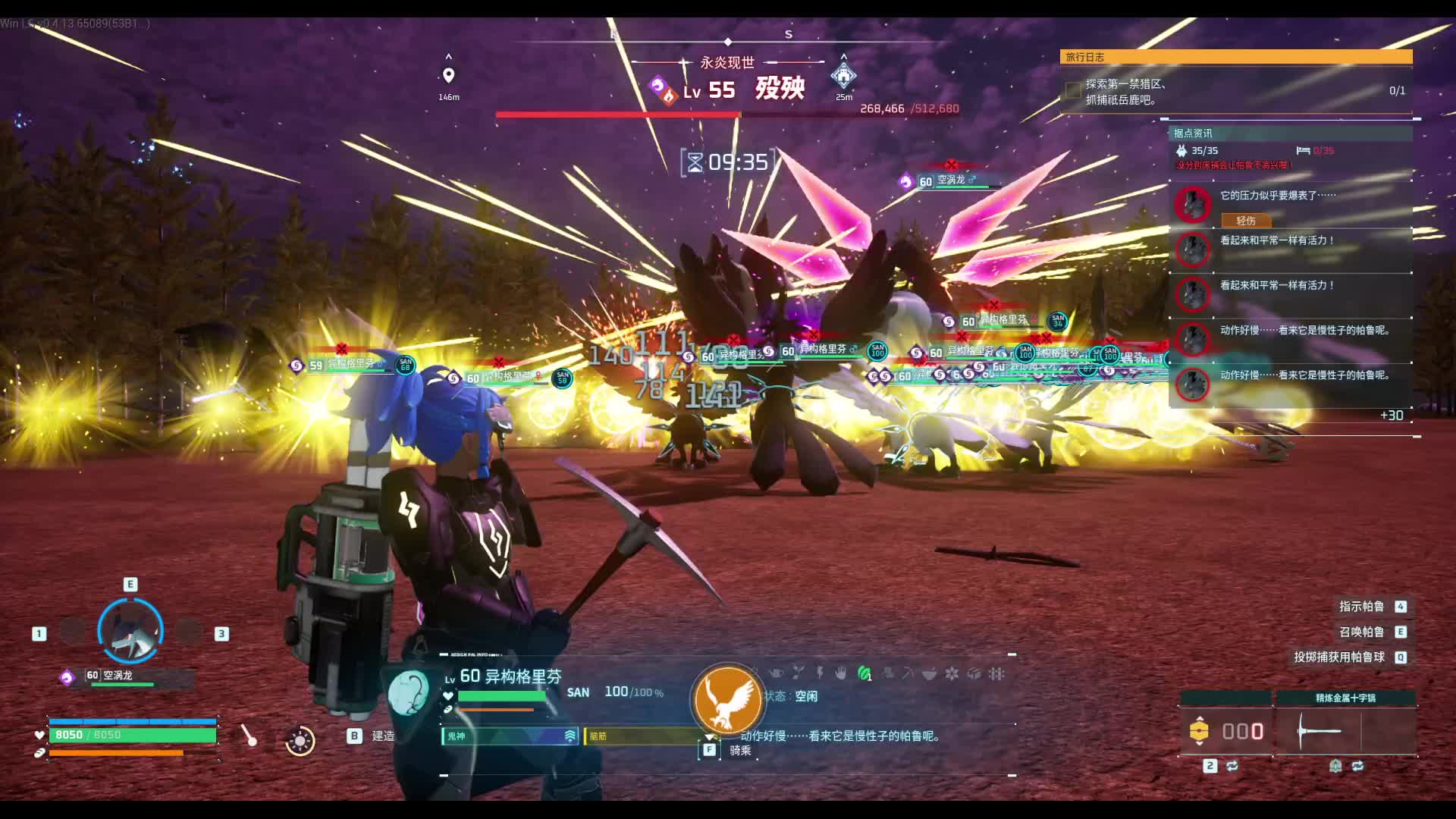Click the map pin marker showing 146m

(448, 76)
